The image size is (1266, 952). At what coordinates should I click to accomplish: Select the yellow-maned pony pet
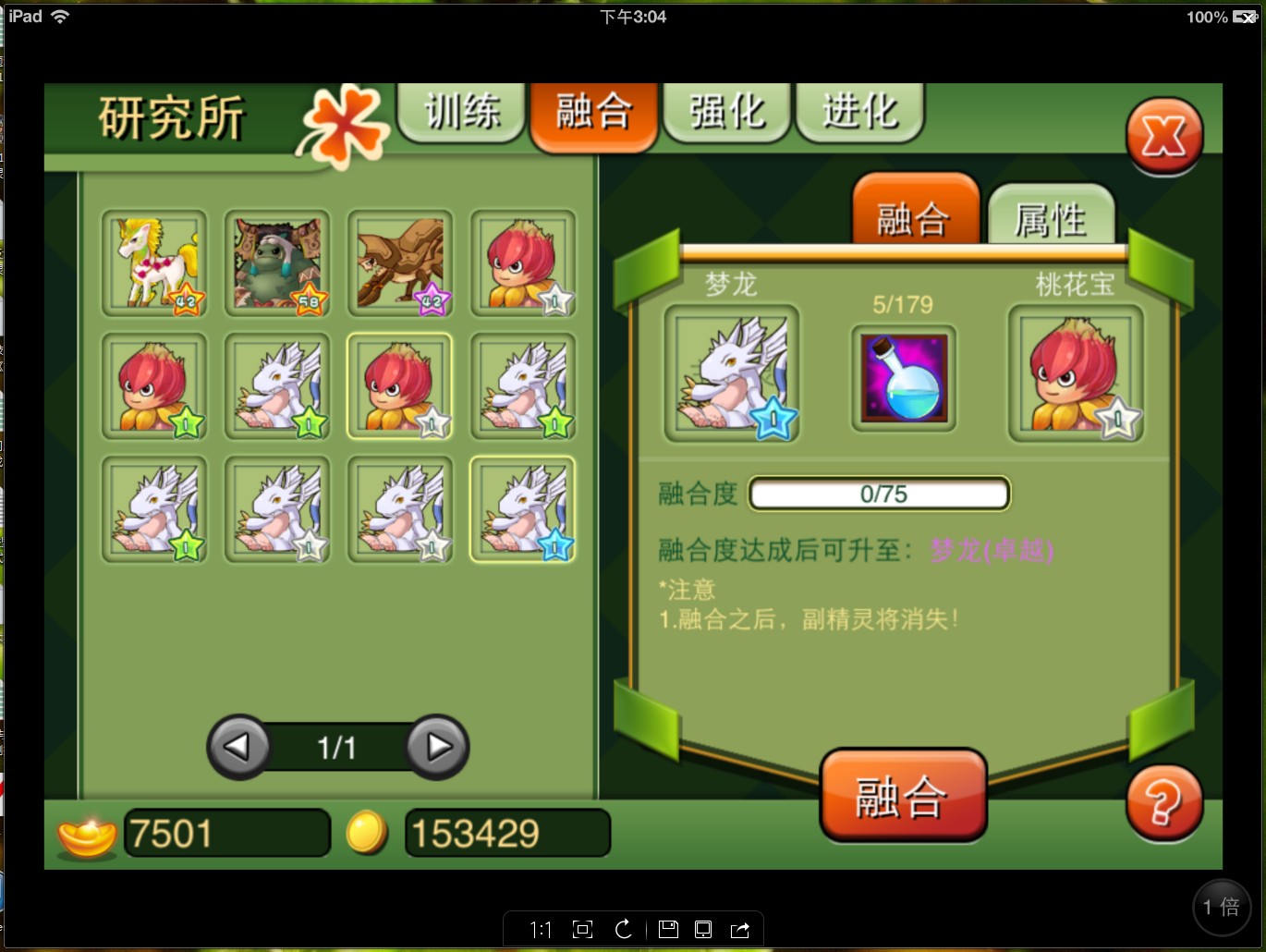154,263
